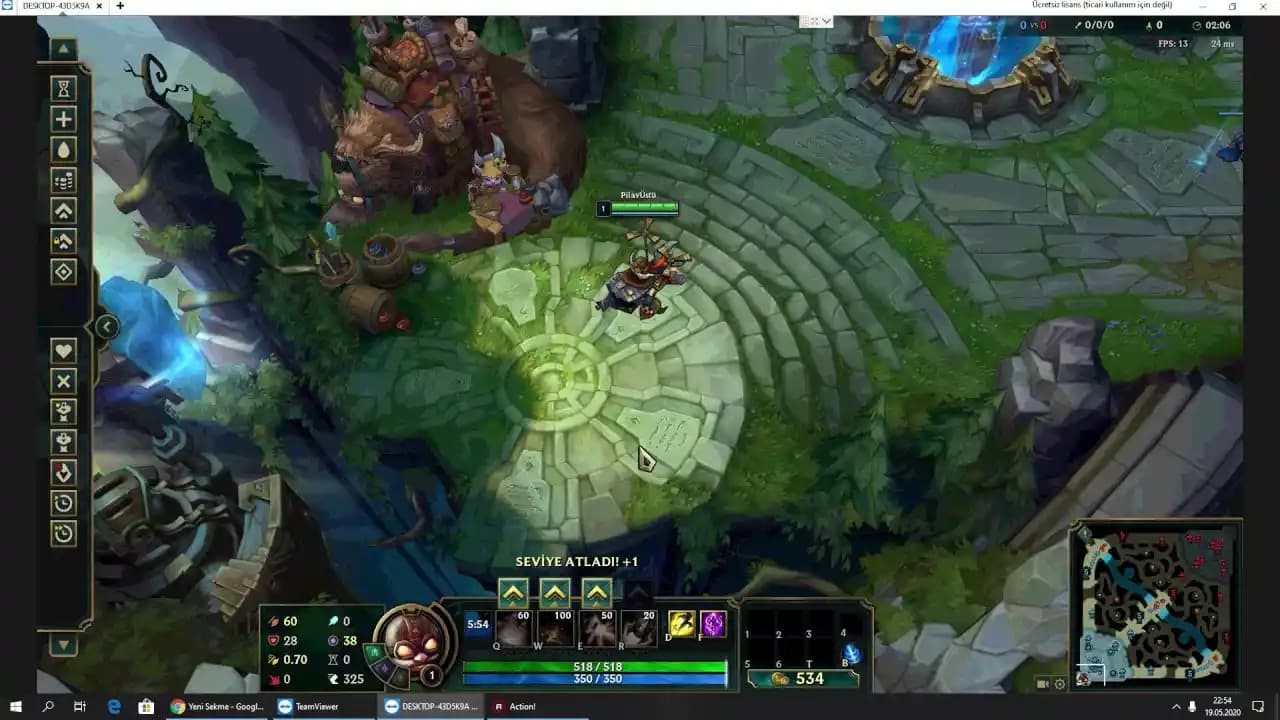Open a new TeamViewer tab with plus
Viewport: 1280px width, 720px height.
point(122,8)
